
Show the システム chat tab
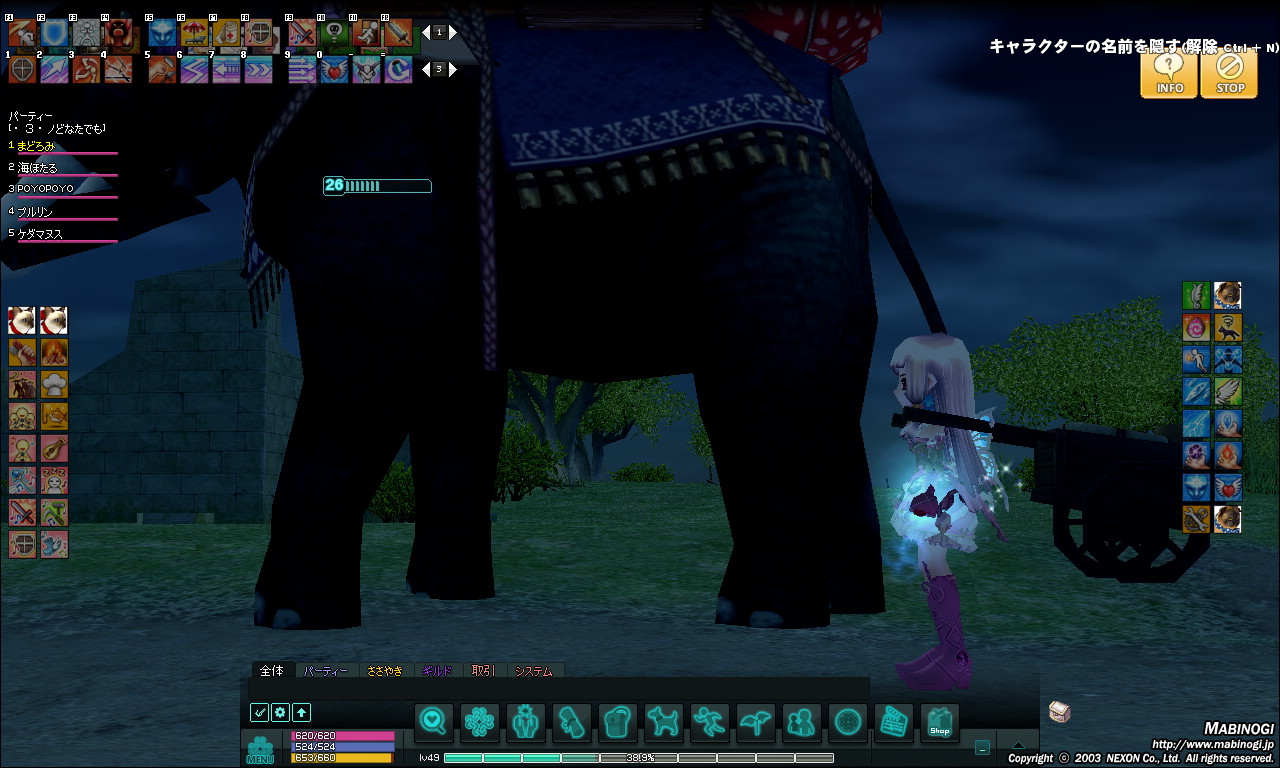pos(534,671)
